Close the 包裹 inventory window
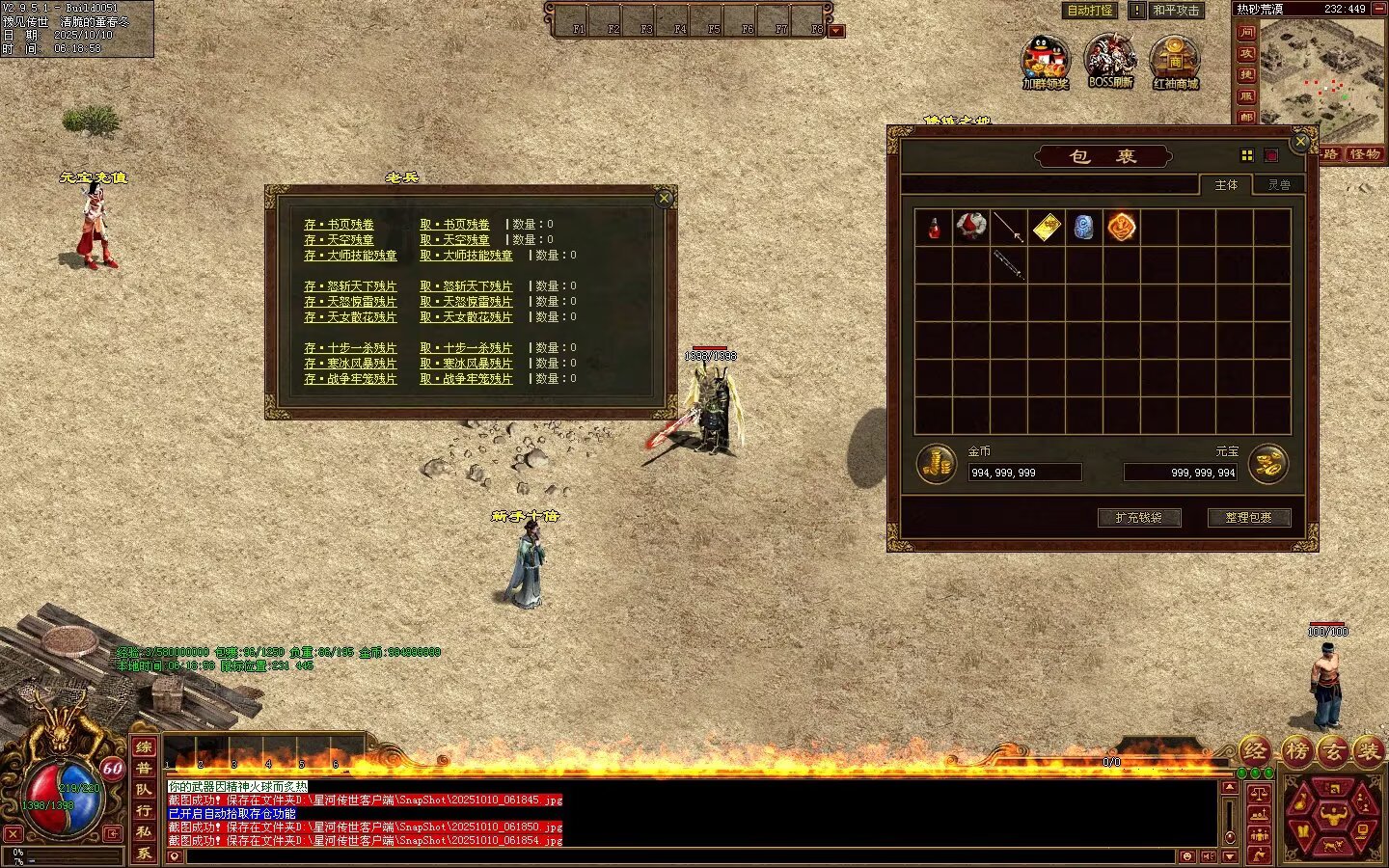The image size is (1389, 868). click(1300, 142)
